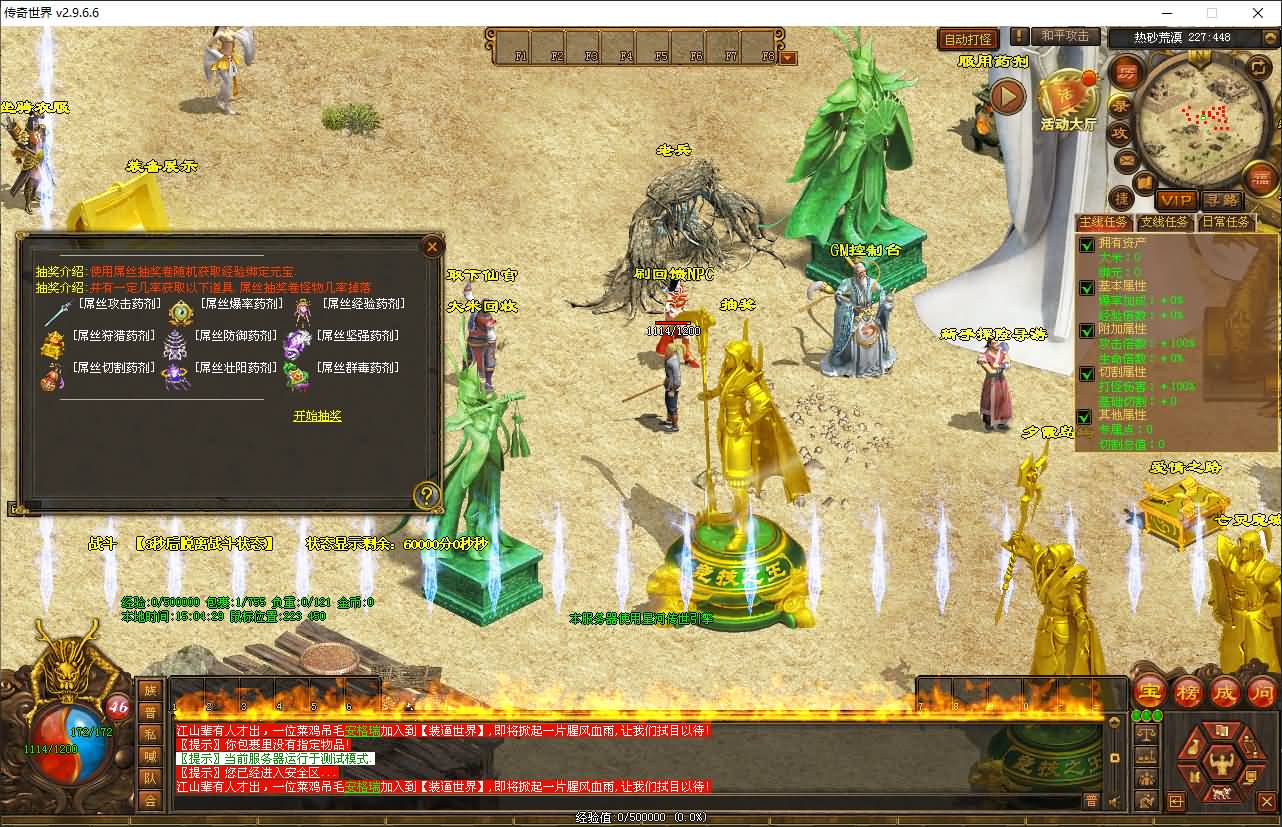1282x827 pixels.
Task: Switch to the 支线任务 tab
Action: (x=1165, y=221)
